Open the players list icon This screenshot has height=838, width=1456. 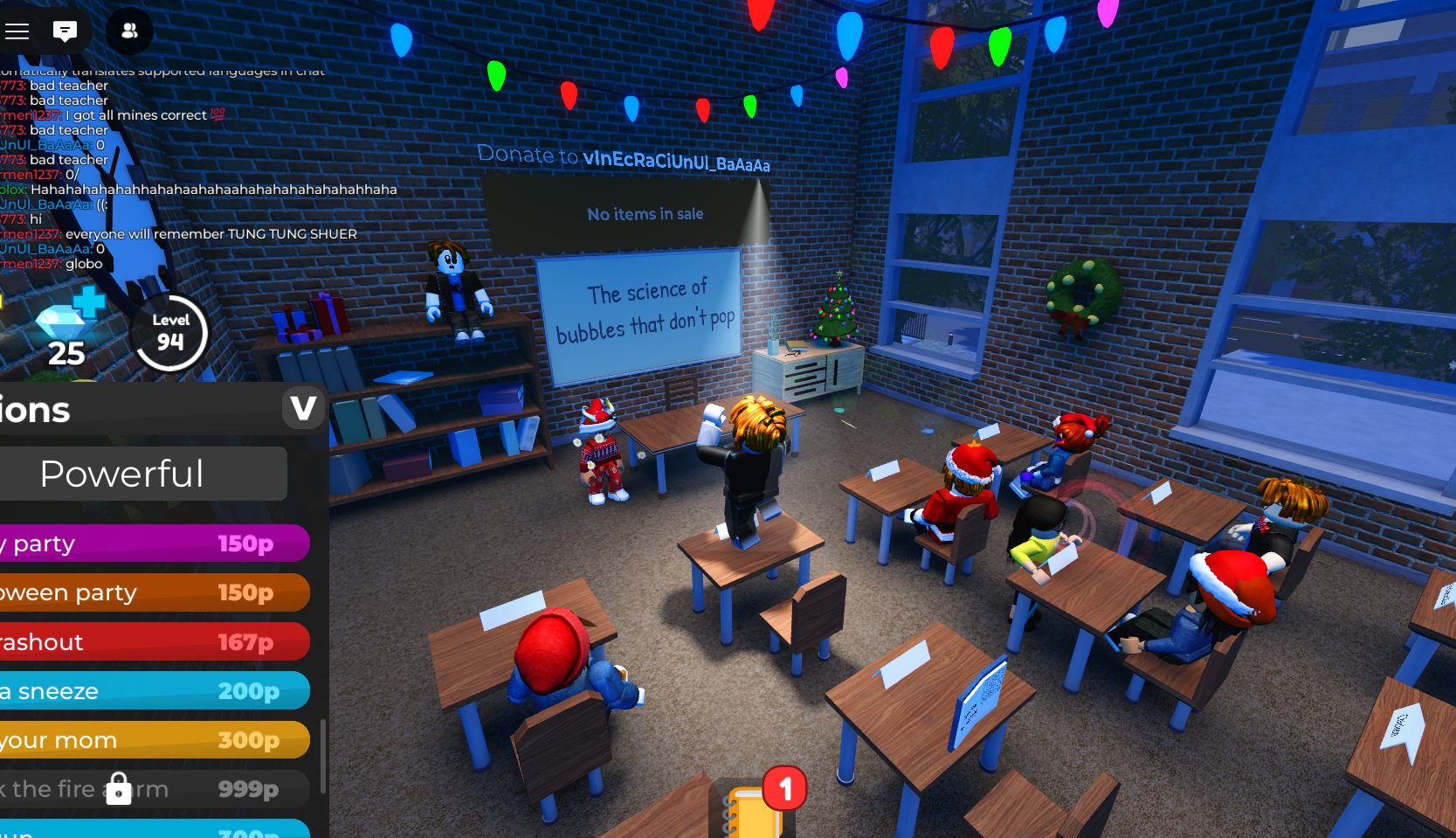point(129,31)
